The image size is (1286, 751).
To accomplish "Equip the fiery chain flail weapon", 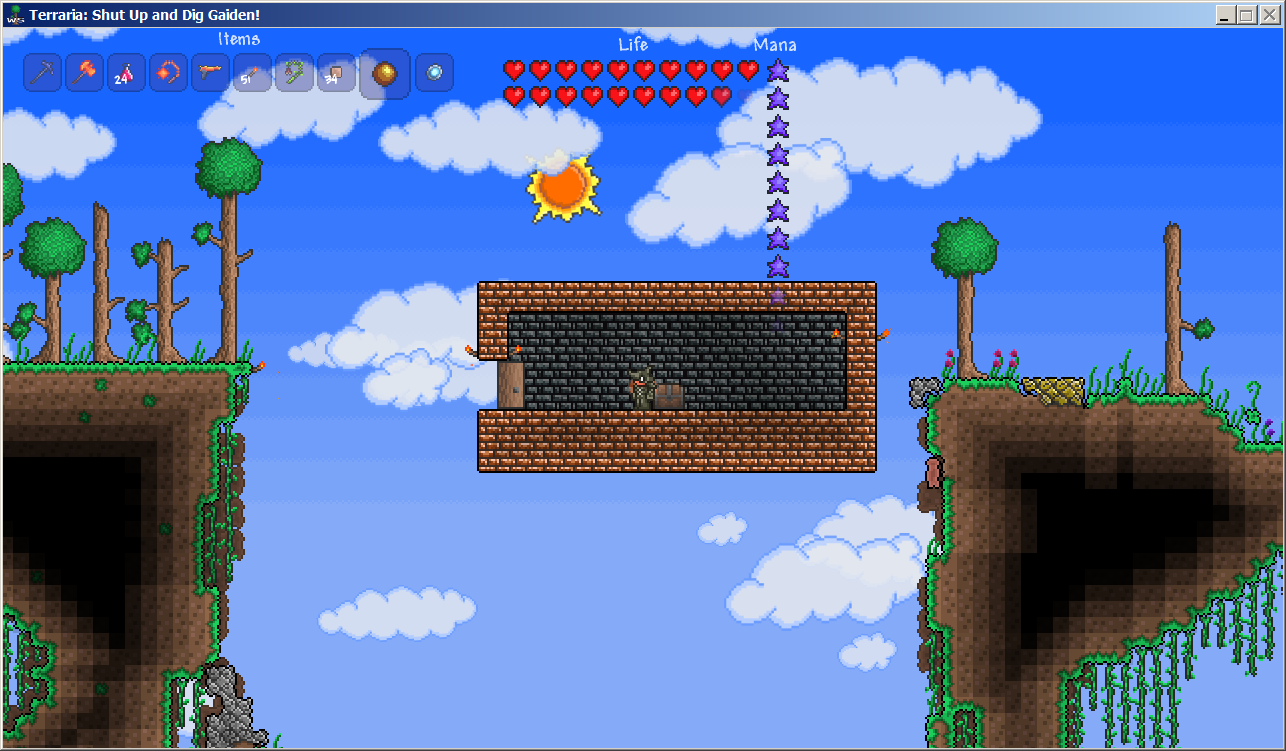I will pos(169,73).
